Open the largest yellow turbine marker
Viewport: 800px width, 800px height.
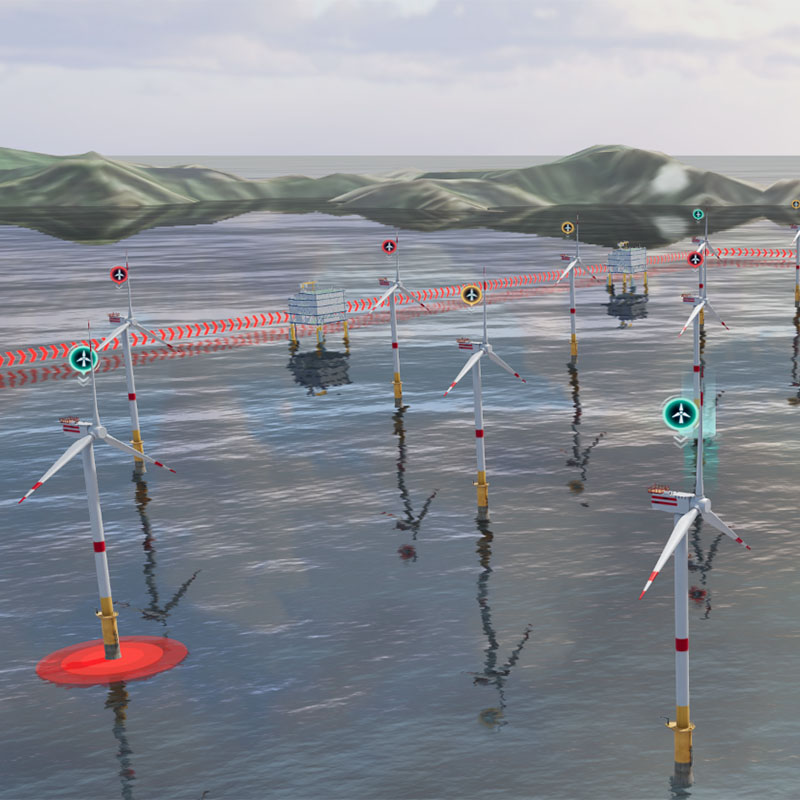[471, 294]
